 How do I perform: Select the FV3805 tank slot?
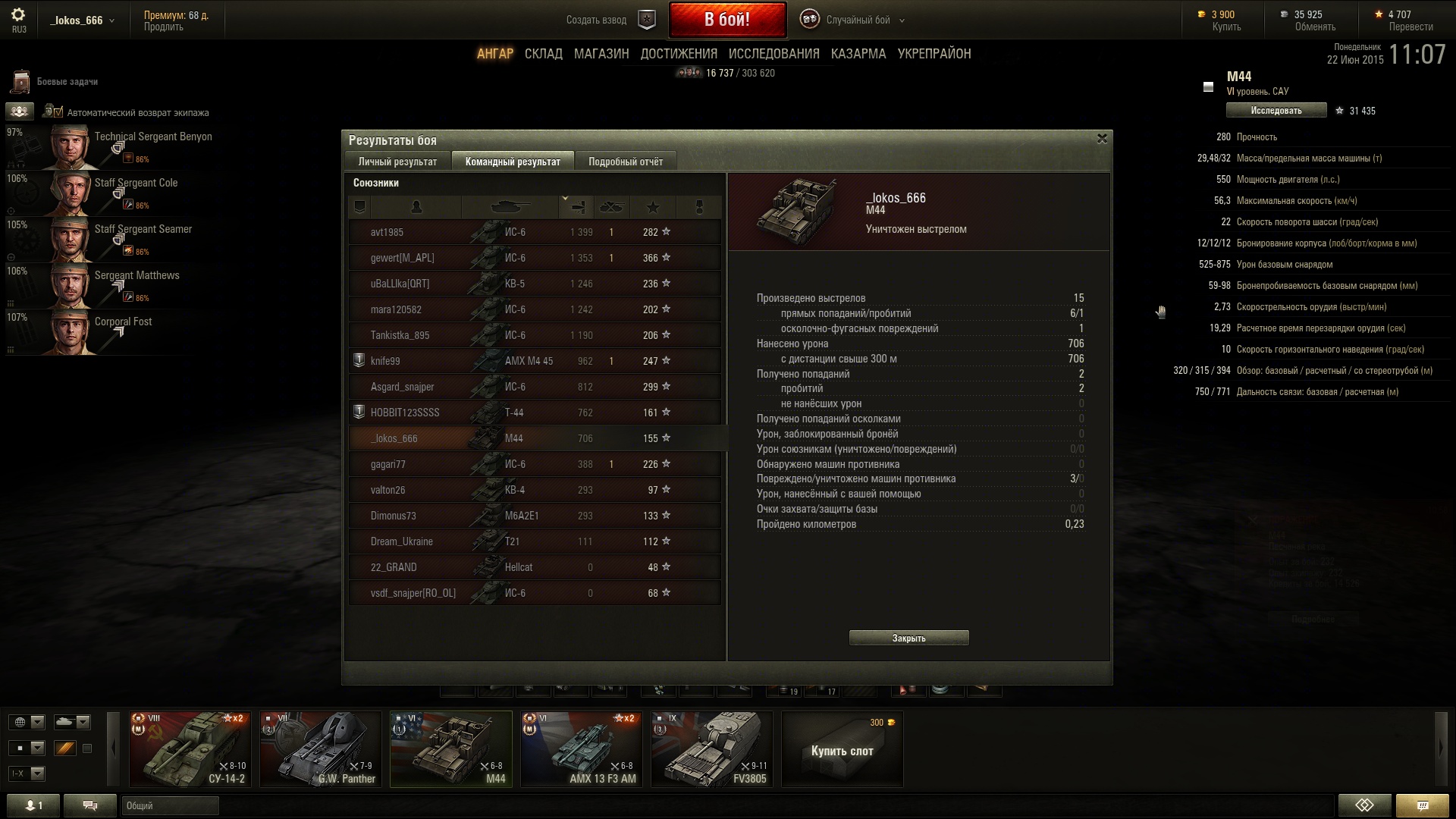(711, 748)
